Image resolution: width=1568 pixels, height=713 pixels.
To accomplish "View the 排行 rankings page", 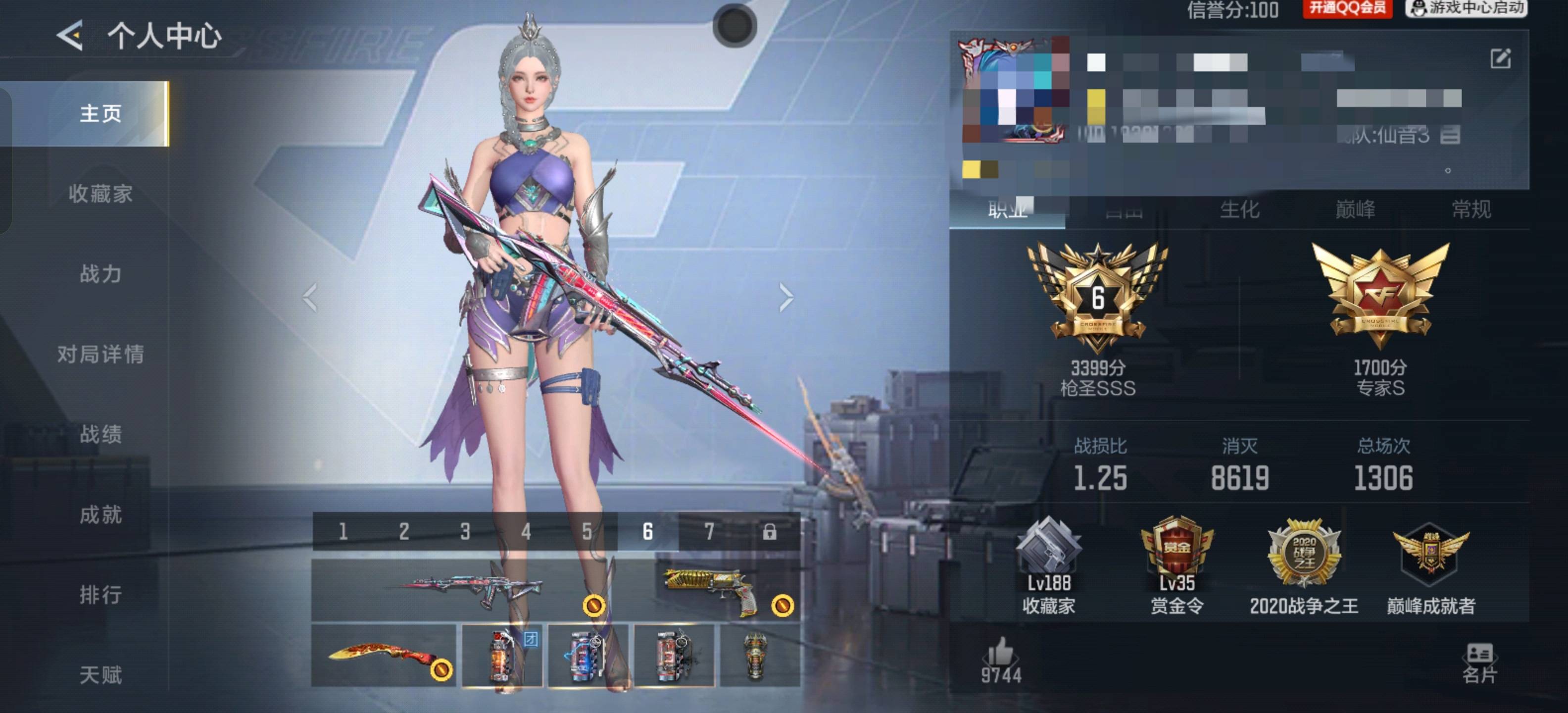I will (100, 594).
